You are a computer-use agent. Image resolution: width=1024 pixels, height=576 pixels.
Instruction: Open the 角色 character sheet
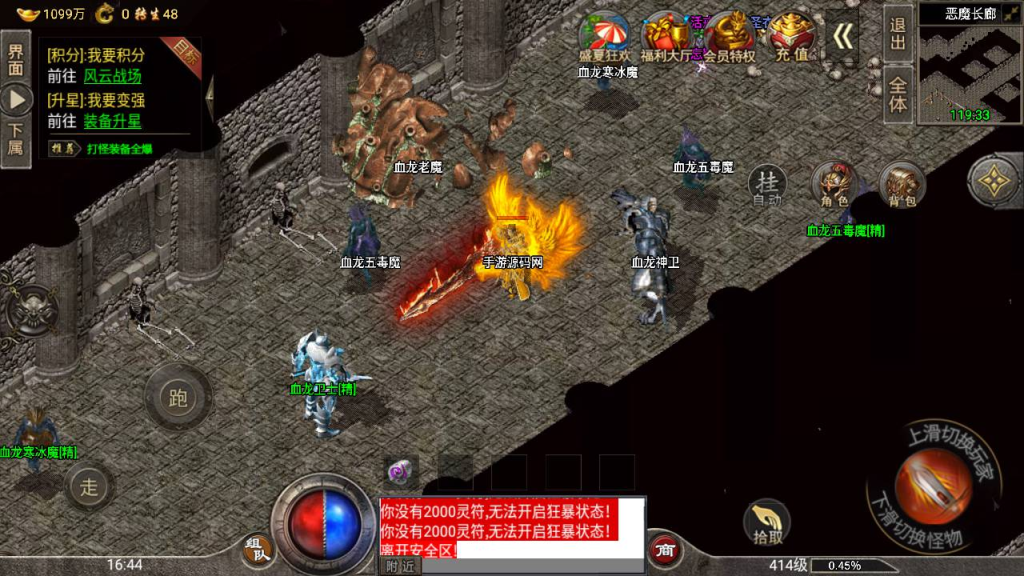(834, 185)
